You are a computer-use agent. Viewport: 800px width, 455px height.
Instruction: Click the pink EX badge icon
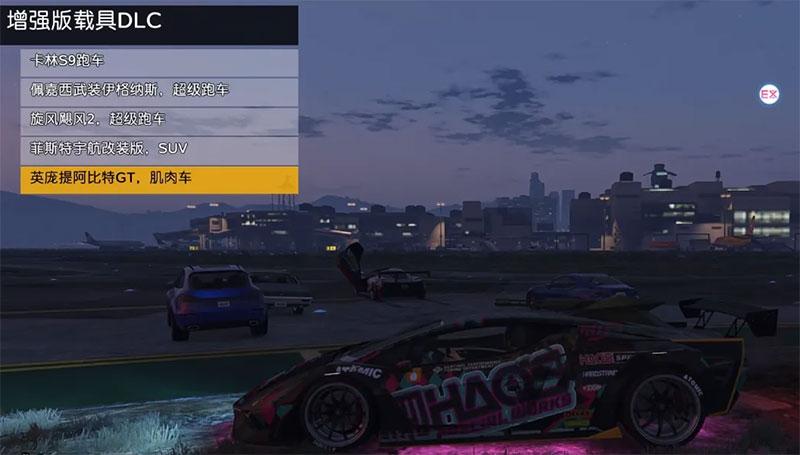point(769,94)
